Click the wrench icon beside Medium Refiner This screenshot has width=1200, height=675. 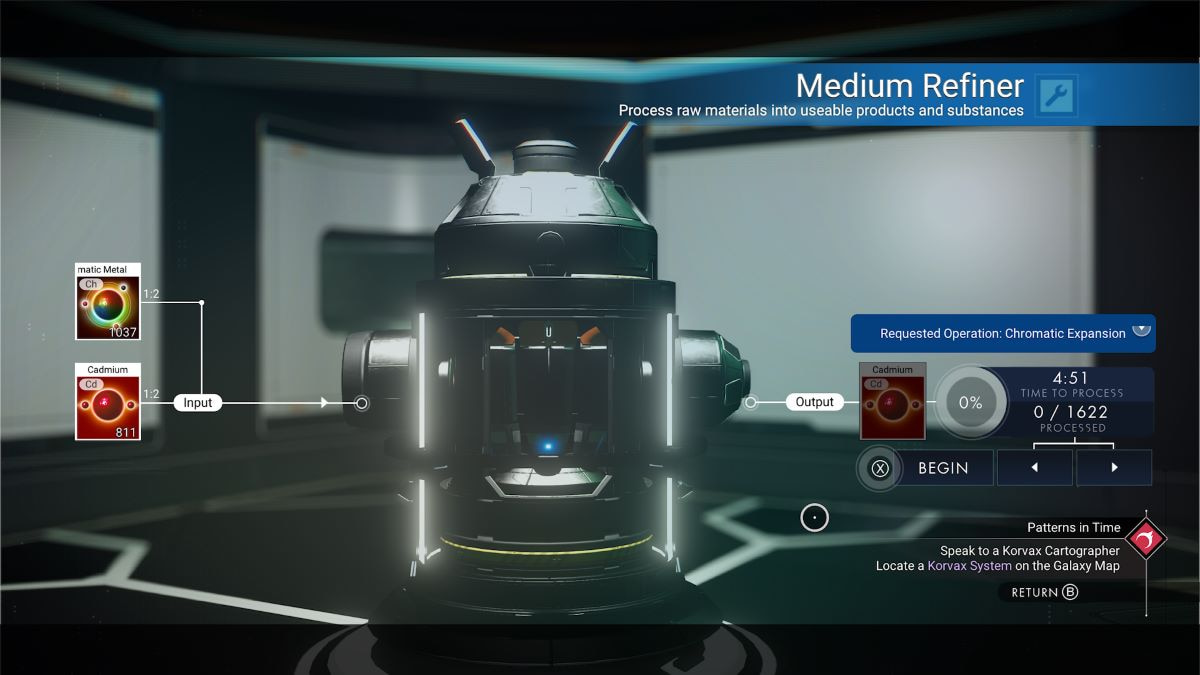tap(1056, 96)
